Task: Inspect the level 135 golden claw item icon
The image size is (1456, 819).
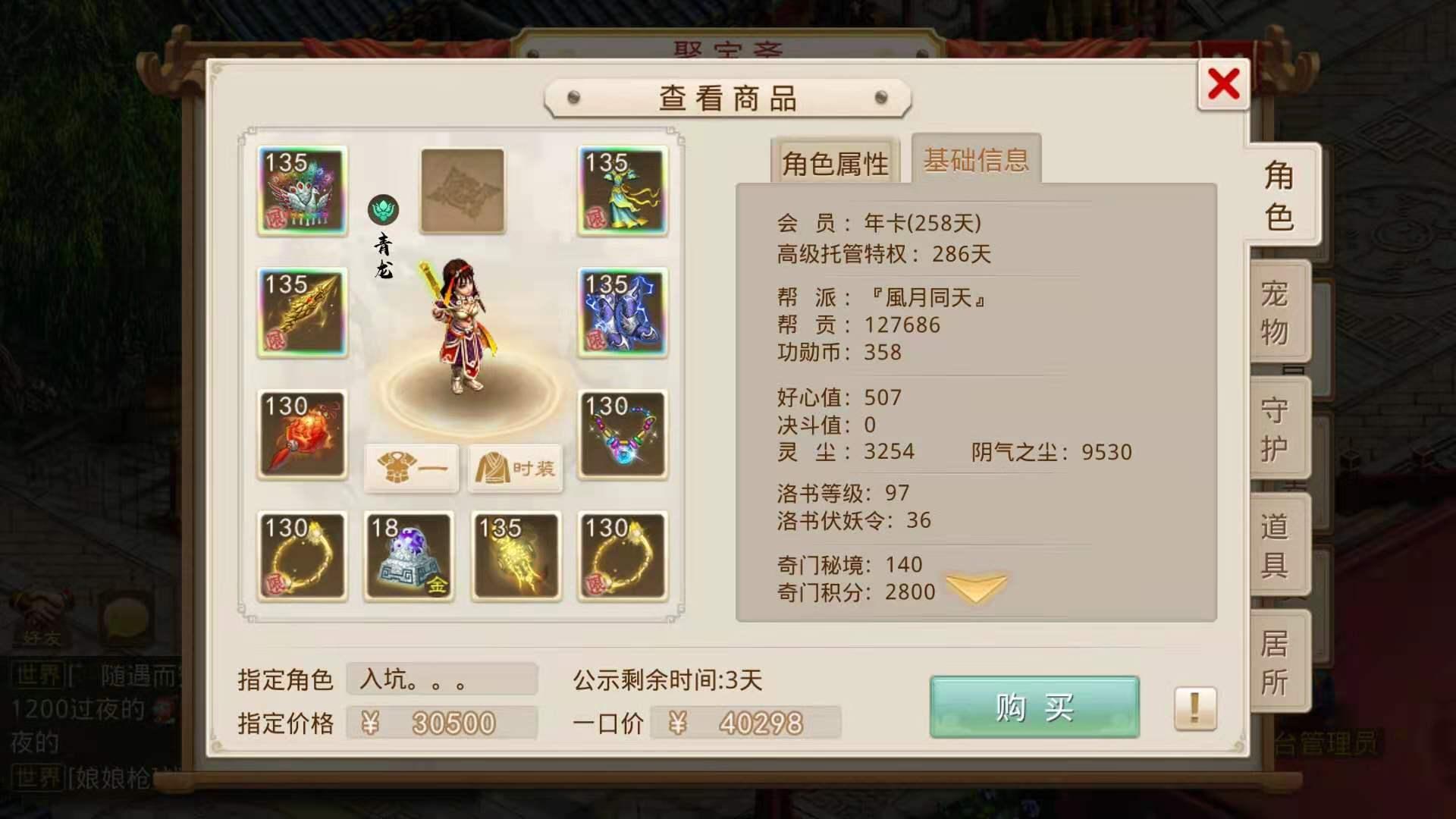Action: pos(516,557)
